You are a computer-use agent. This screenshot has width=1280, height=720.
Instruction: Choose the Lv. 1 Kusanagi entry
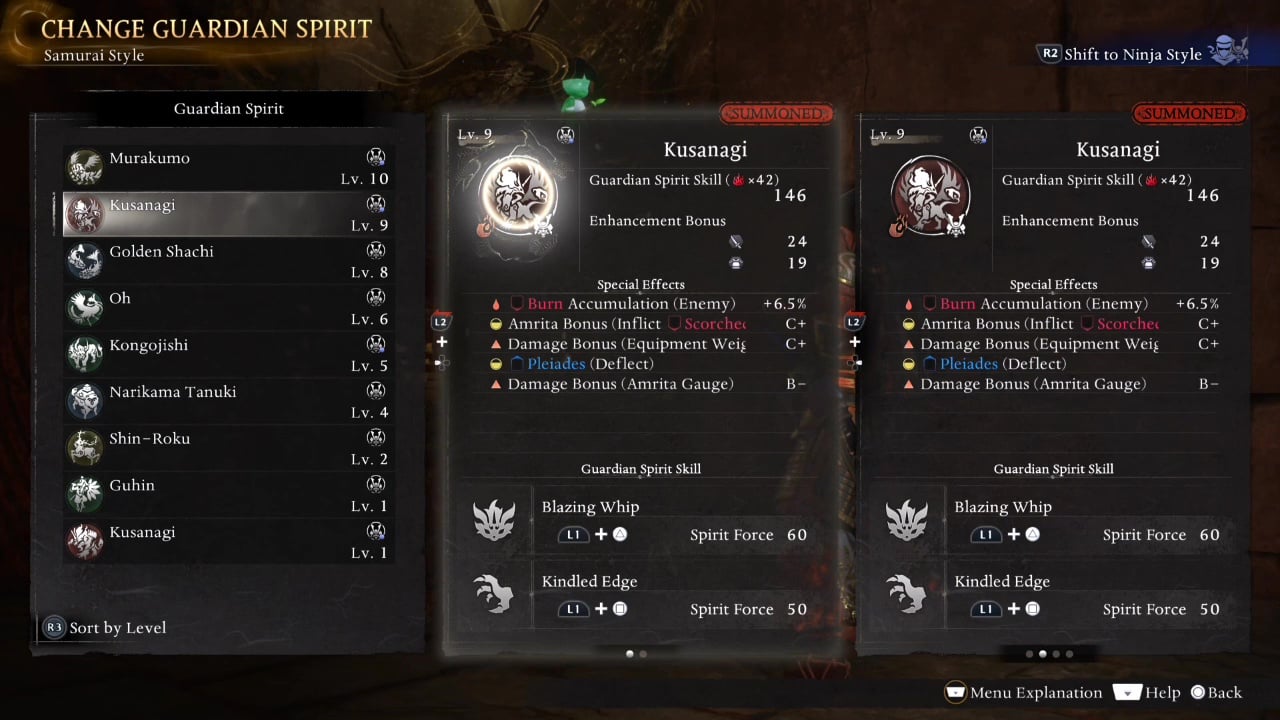click(228, 541)
